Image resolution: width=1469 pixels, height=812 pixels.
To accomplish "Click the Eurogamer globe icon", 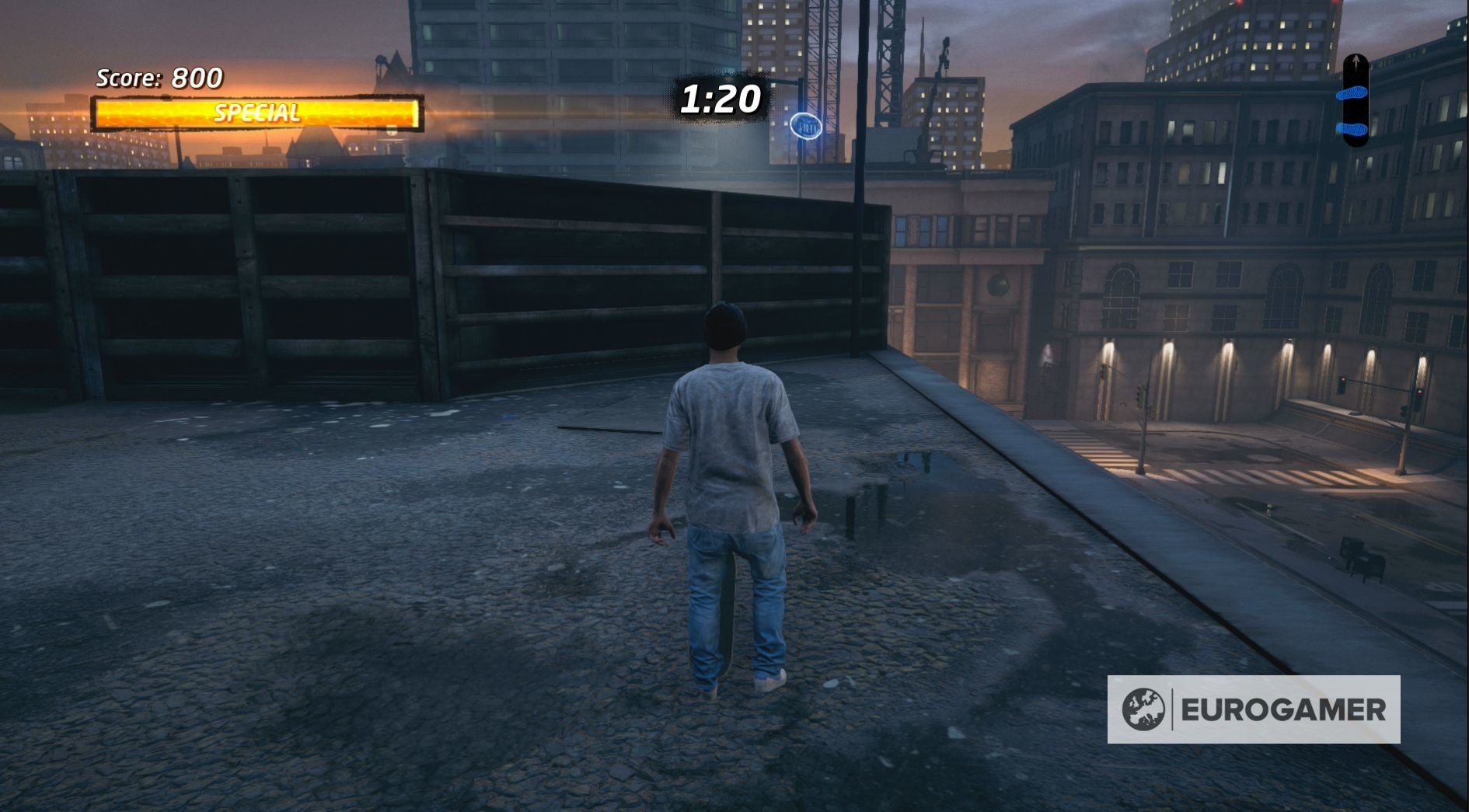I will (1143, 709).
